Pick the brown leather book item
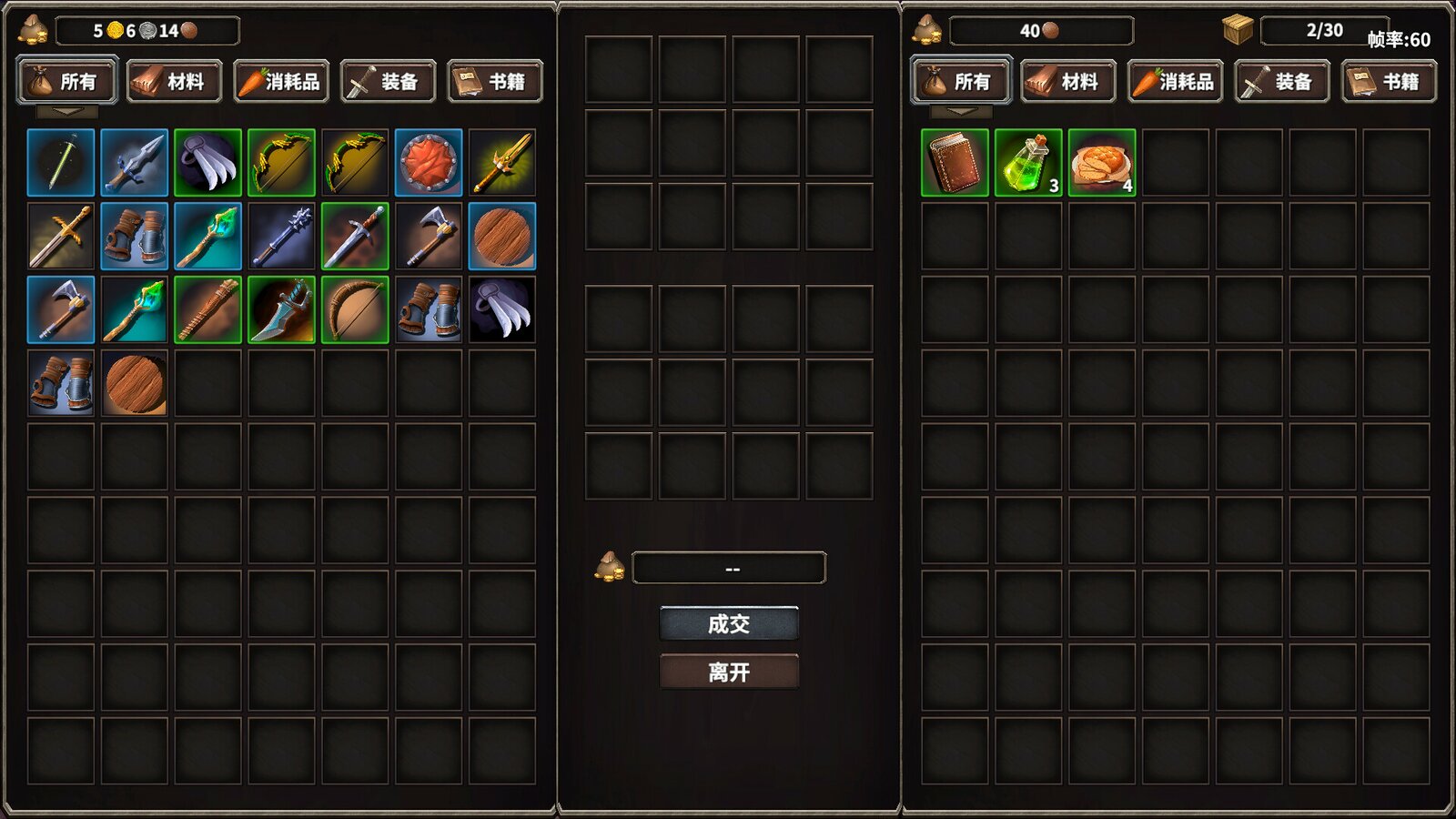The width and height of the screenshot is (1456, 819). click(955, 163)
